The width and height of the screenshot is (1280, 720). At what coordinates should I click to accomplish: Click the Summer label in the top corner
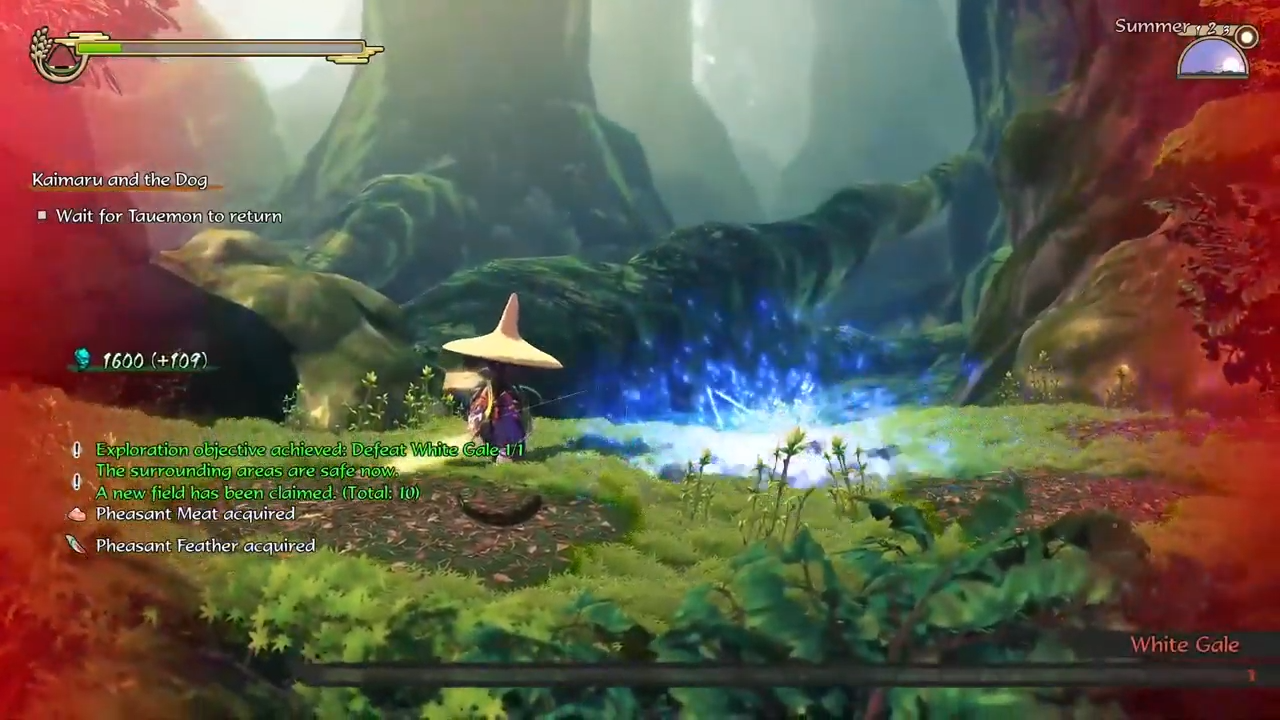[1151, 26]
